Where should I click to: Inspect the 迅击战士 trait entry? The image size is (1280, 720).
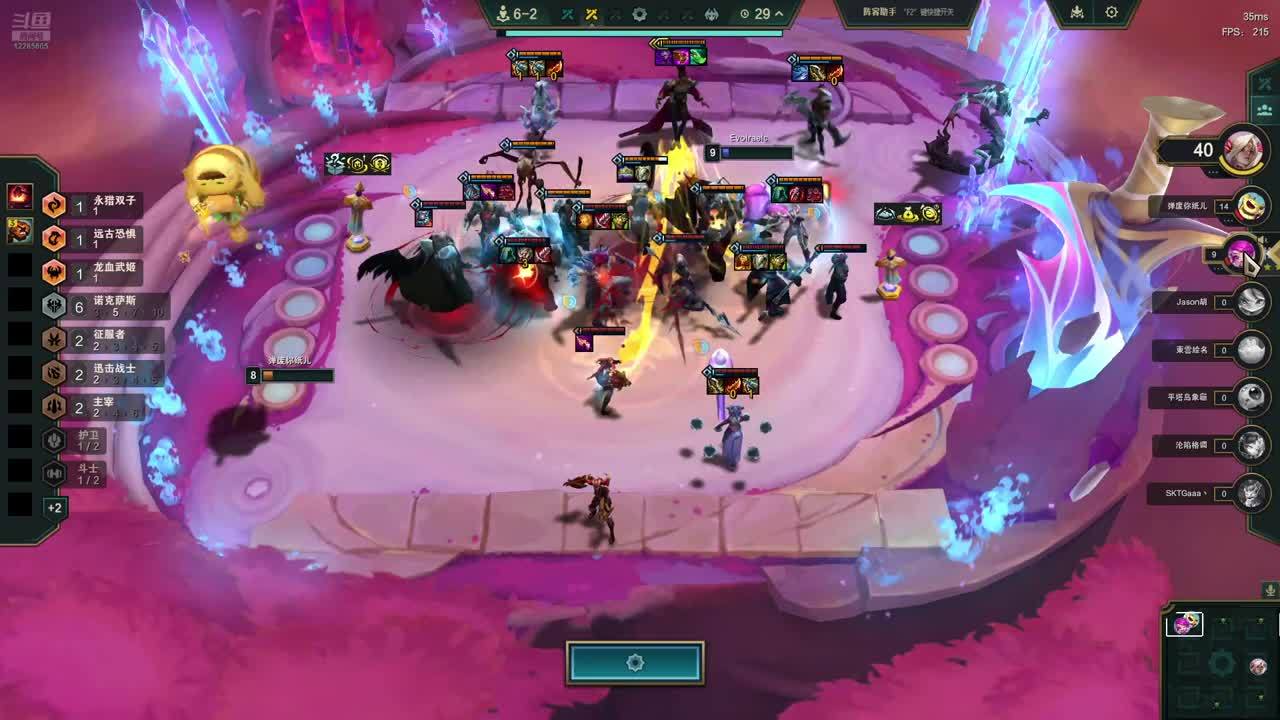click(100, 374)
